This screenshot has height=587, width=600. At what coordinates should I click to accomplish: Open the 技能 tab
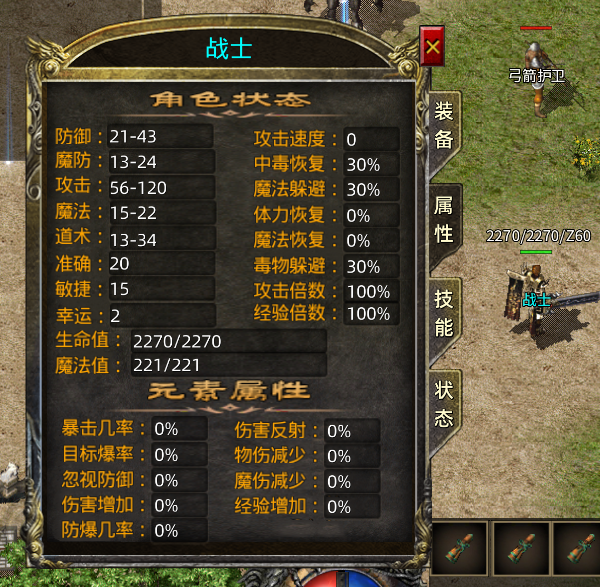443,313
